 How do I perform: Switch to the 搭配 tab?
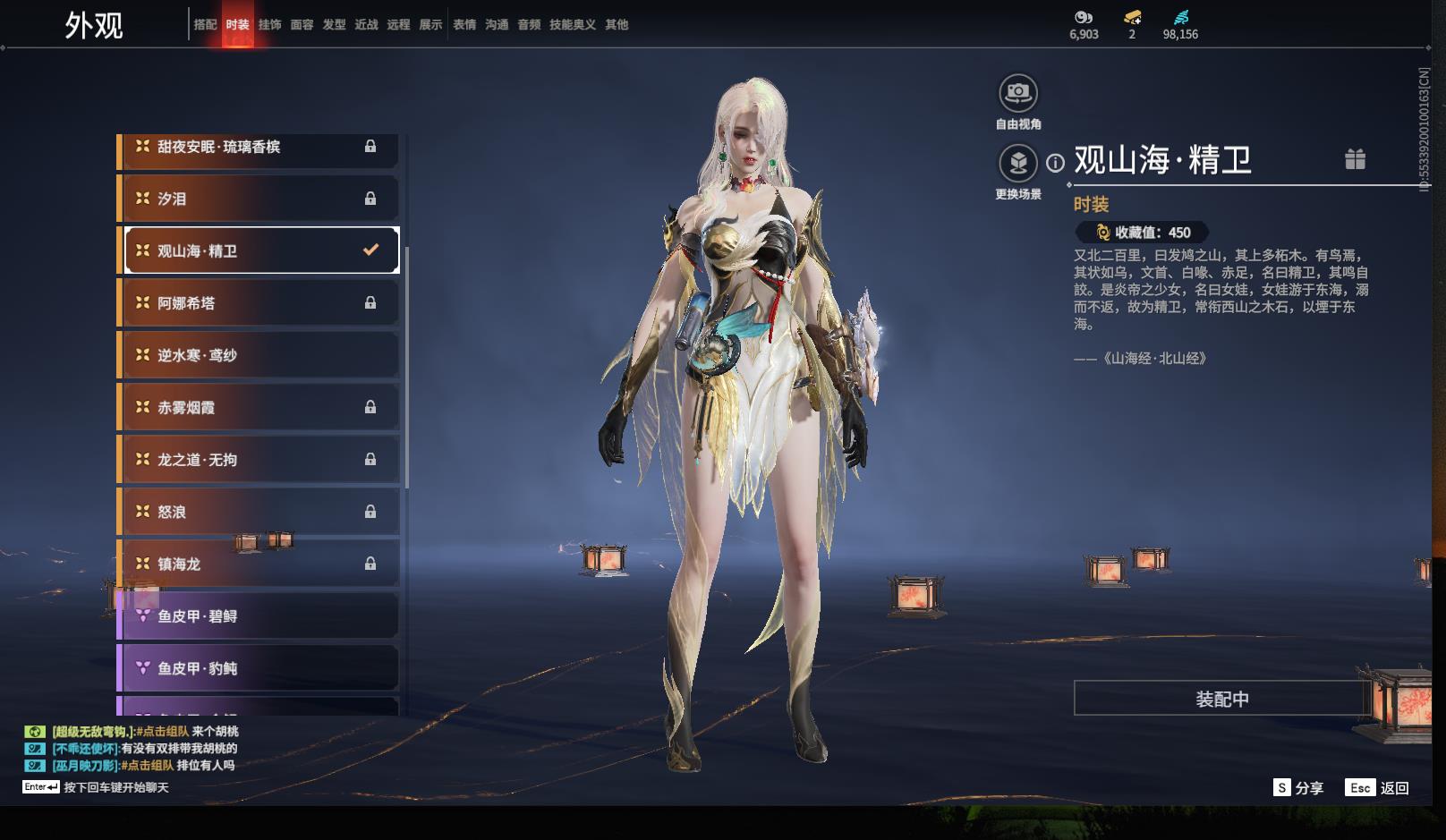pyautogui.click(x=205, y=25)
